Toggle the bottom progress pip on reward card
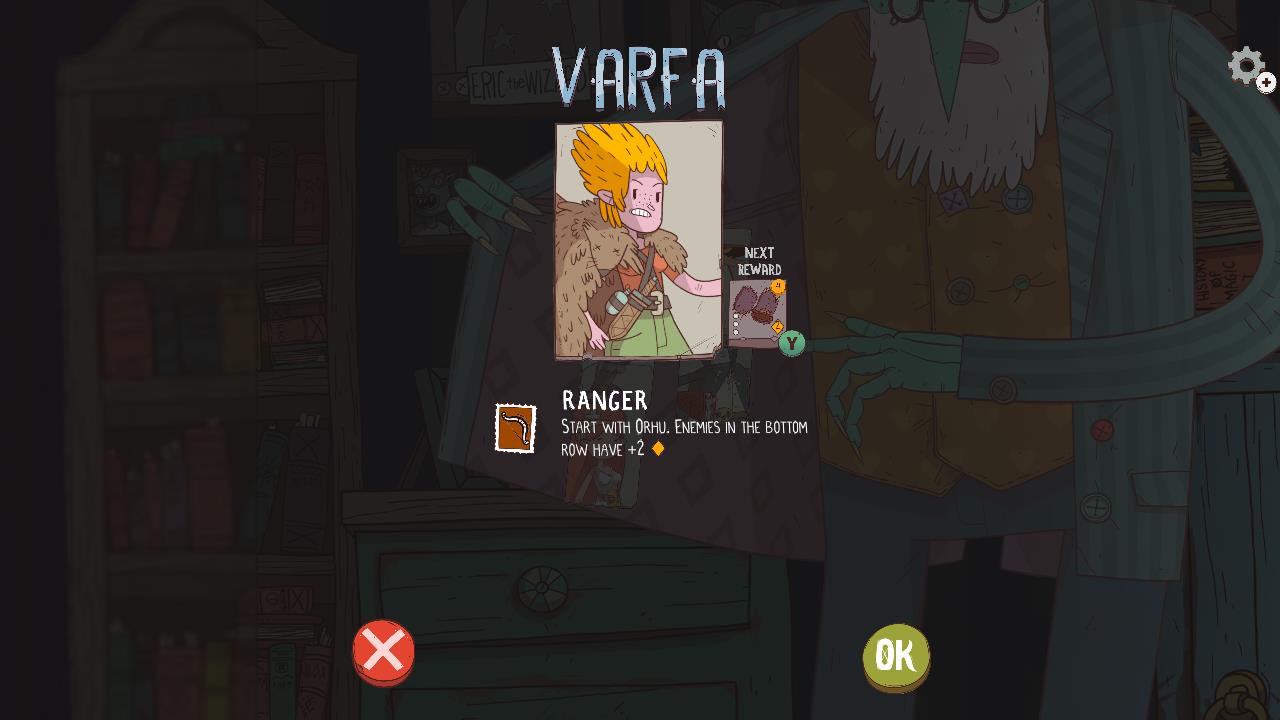Viewport: 1280px width, 720px height. tap(736, 331)
